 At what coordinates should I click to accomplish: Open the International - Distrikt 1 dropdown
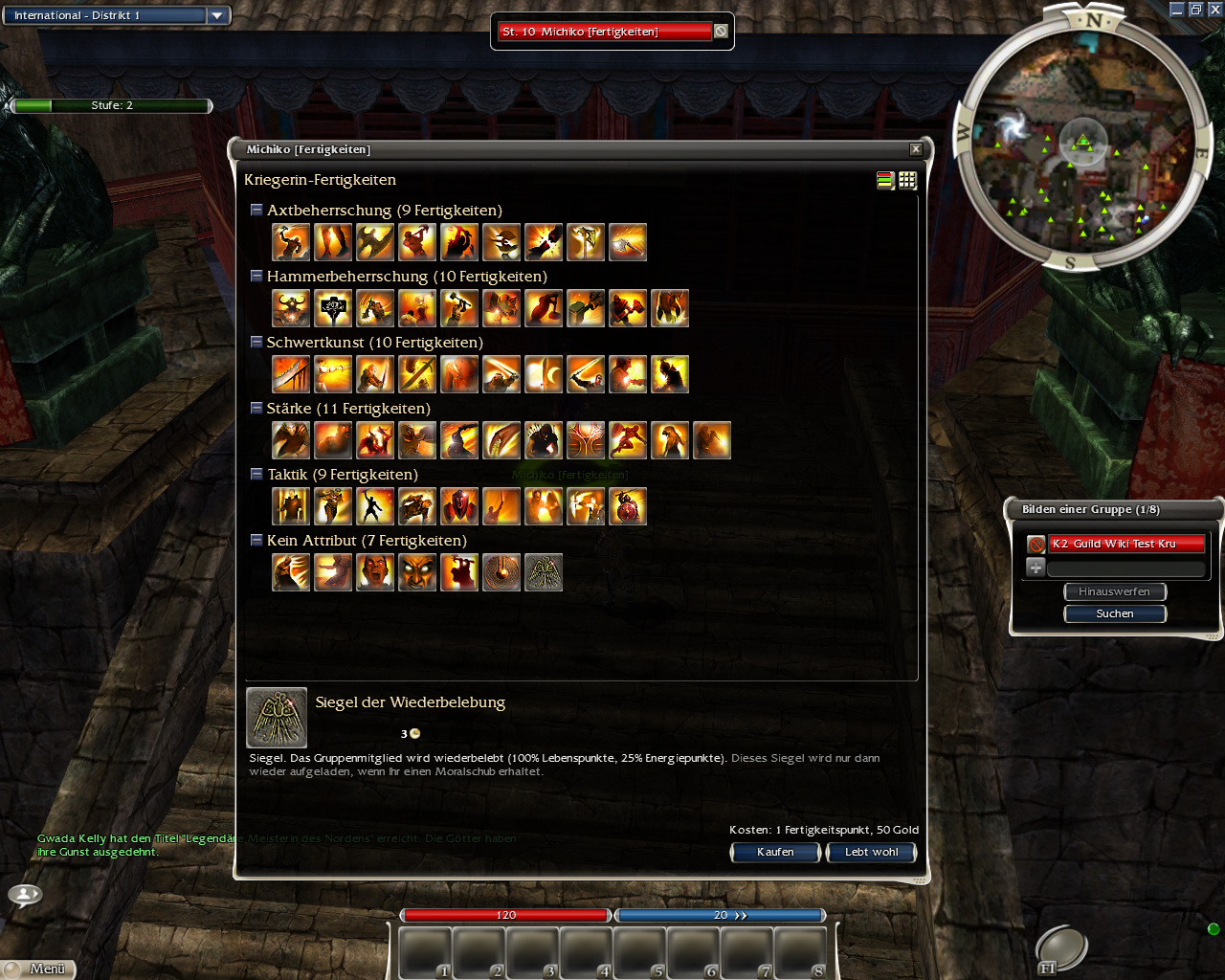pos(217,15)
